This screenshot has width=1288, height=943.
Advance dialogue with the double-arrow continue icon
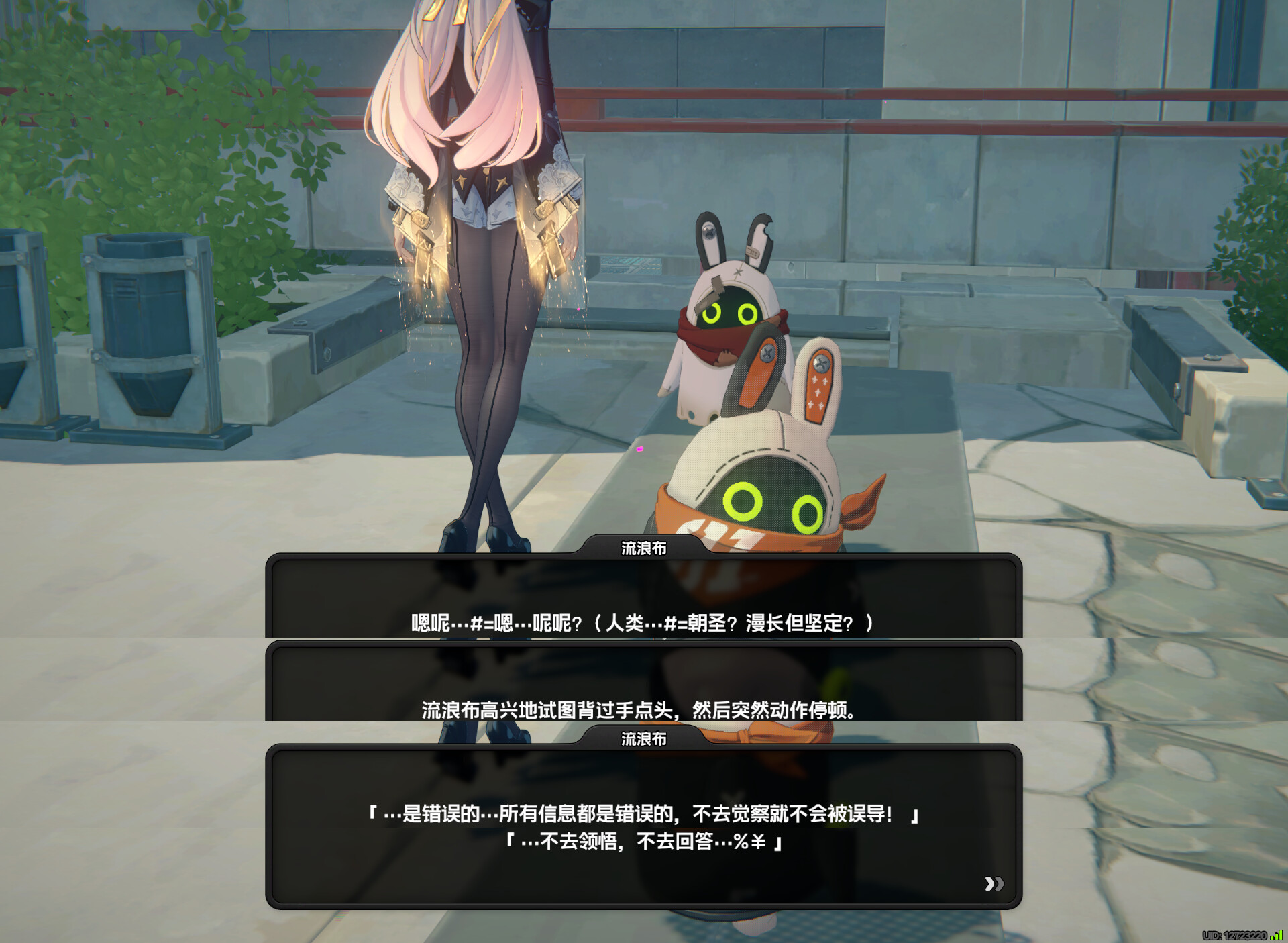(994, 883)
